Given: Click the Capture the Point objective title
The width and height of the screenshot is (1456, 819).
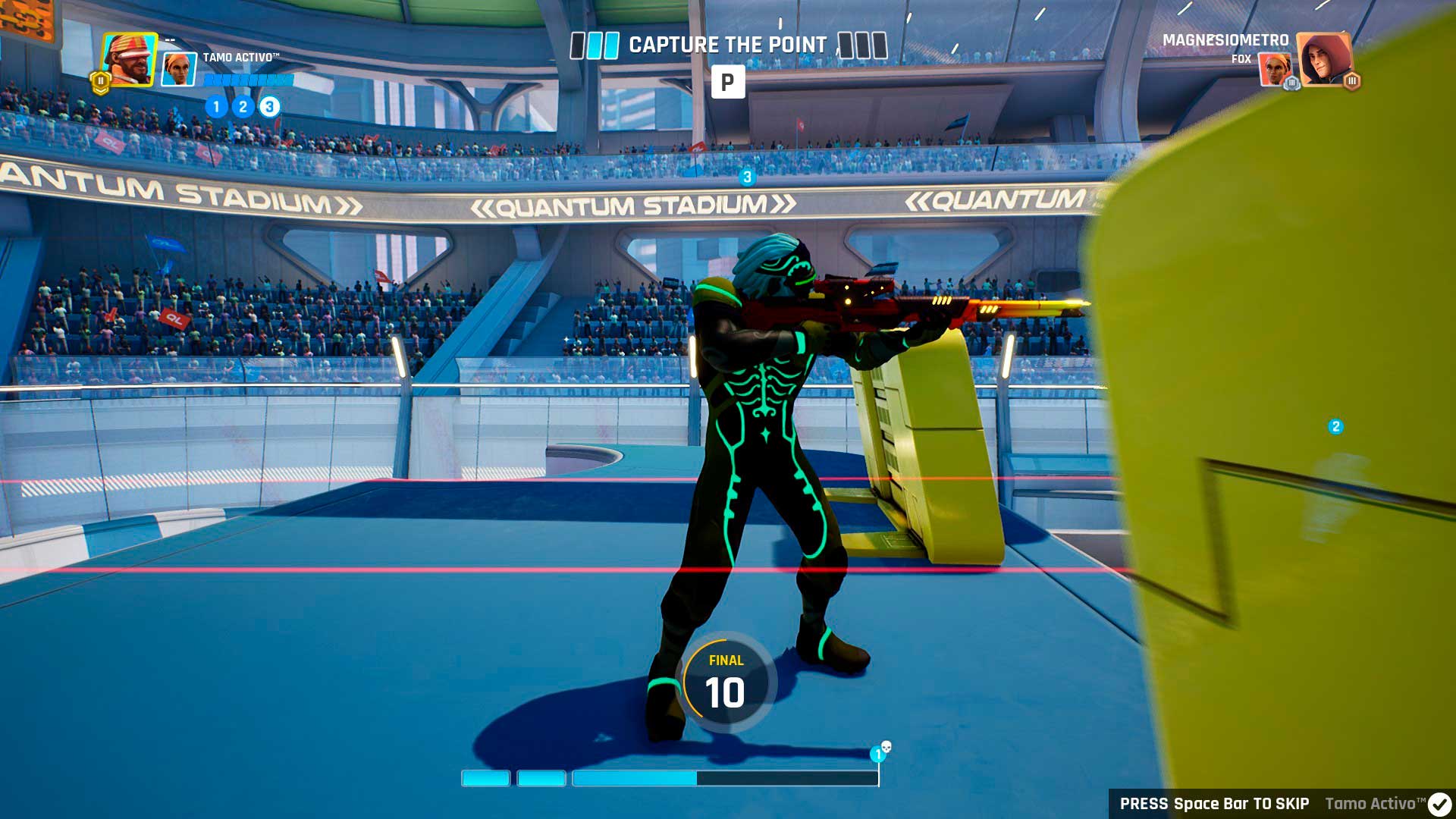Looking at the screenshot, I should [x=727, y=45].
